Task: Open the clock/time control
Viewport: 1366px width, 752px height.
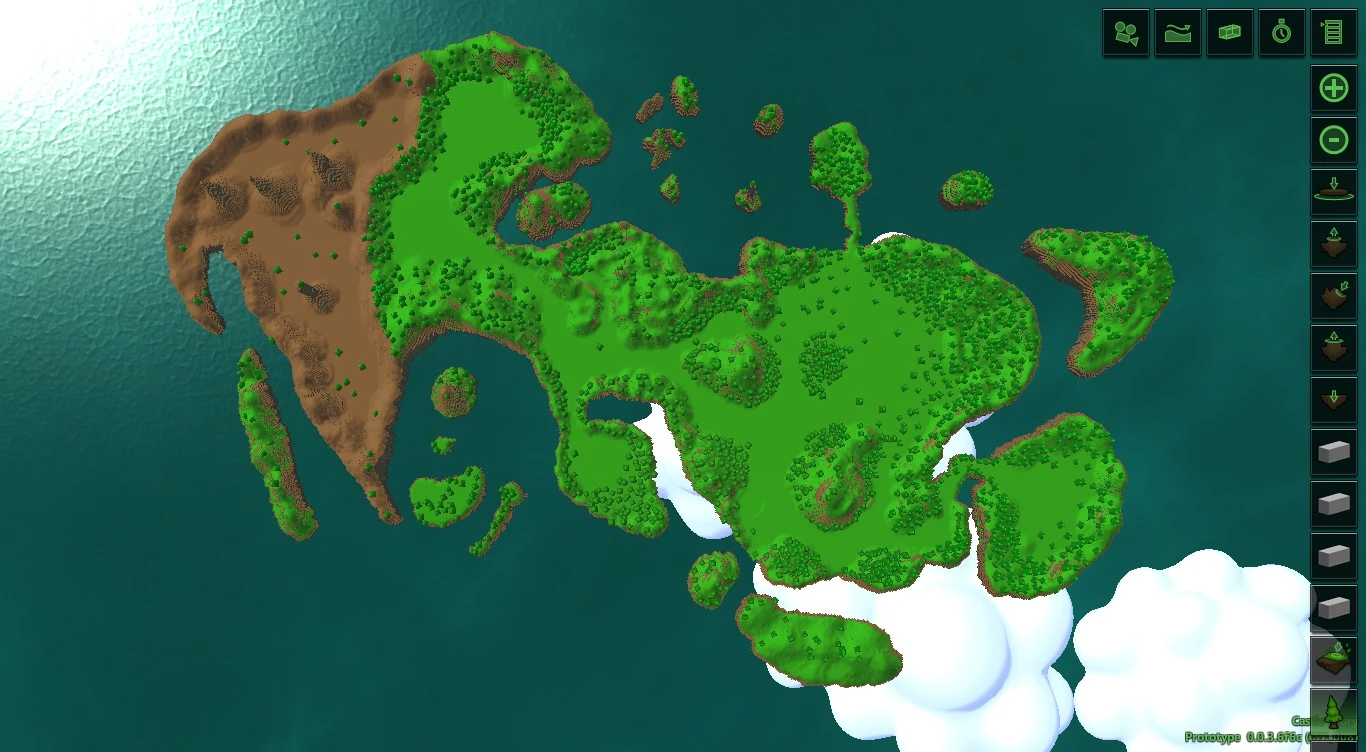Action: pos(1281,32)
